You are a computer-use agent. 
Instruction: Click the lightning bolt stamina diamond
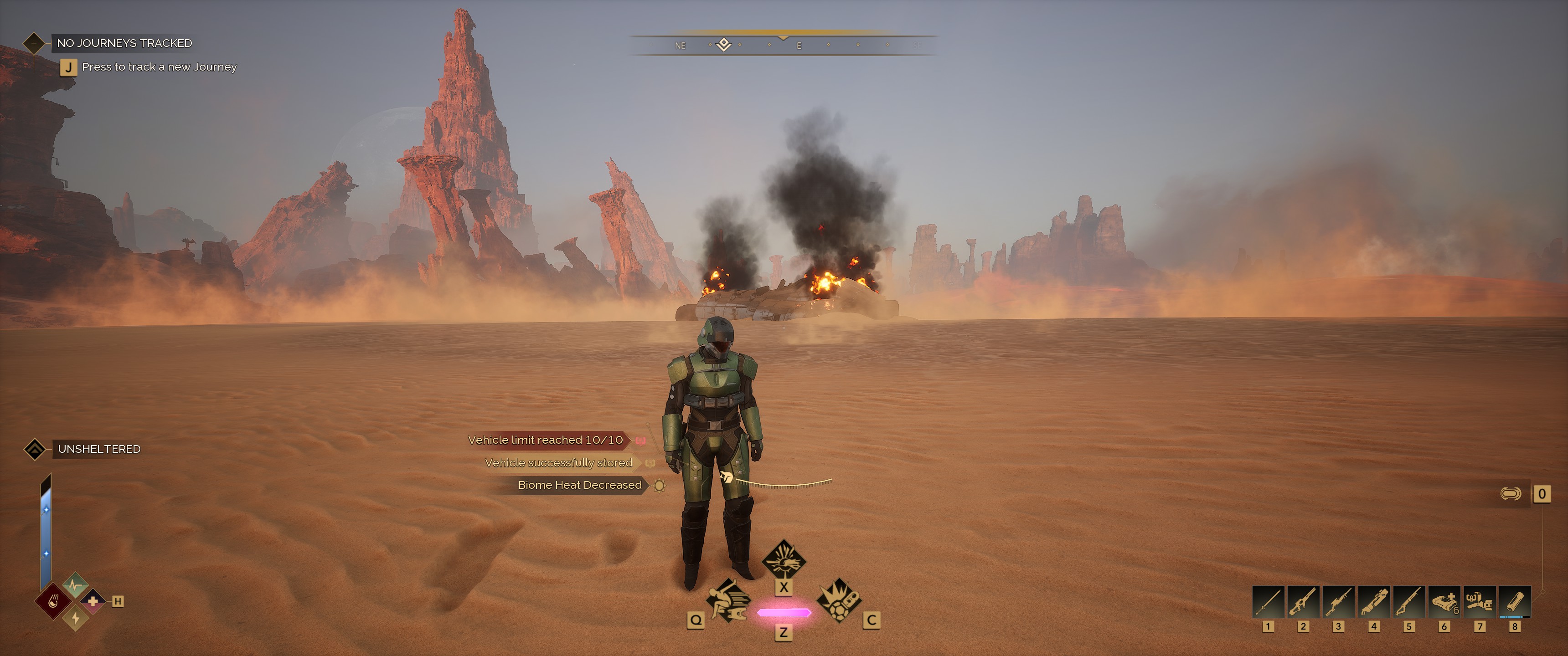coord(76,618)
